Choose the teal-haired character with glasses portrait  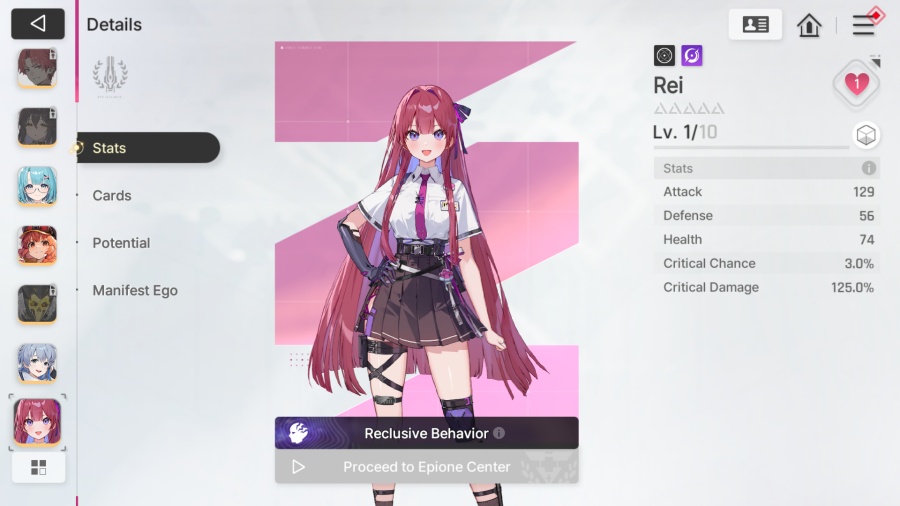click(x=37, y=186)
